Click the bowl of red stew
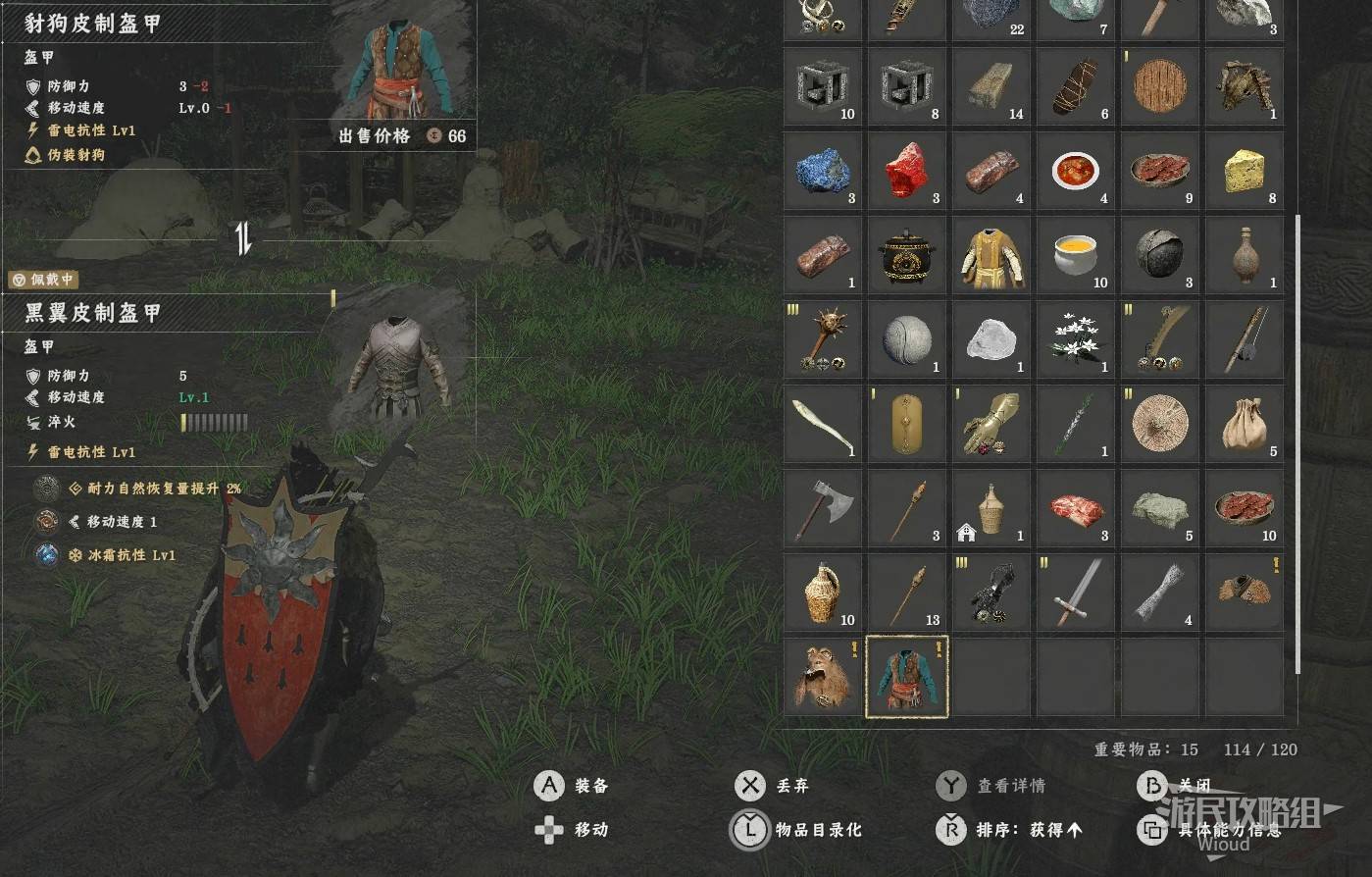This screenshot has width=1372, height=877. pyautogui.click(x=1076, y=171)
